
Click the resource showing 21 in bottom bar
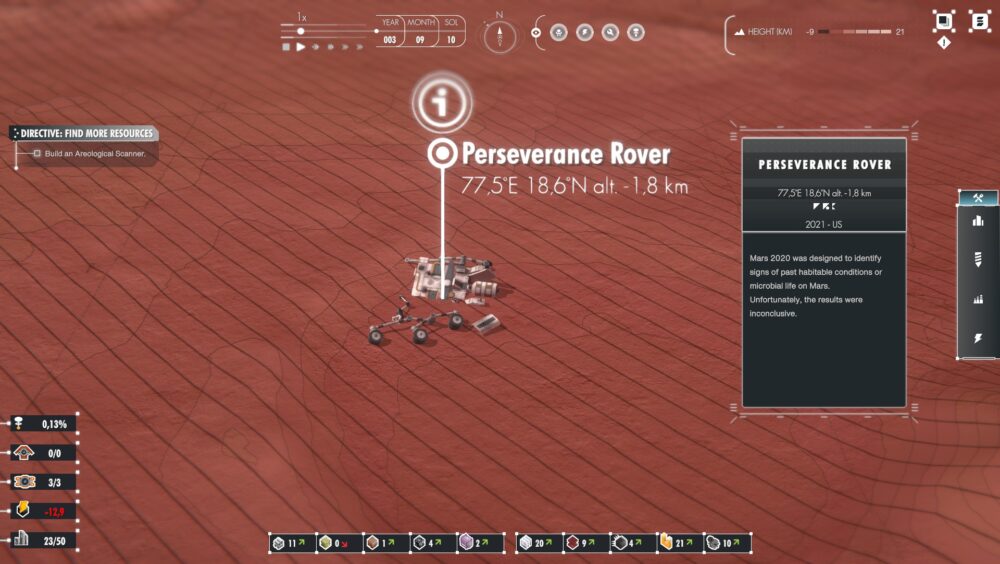(679, 543)
